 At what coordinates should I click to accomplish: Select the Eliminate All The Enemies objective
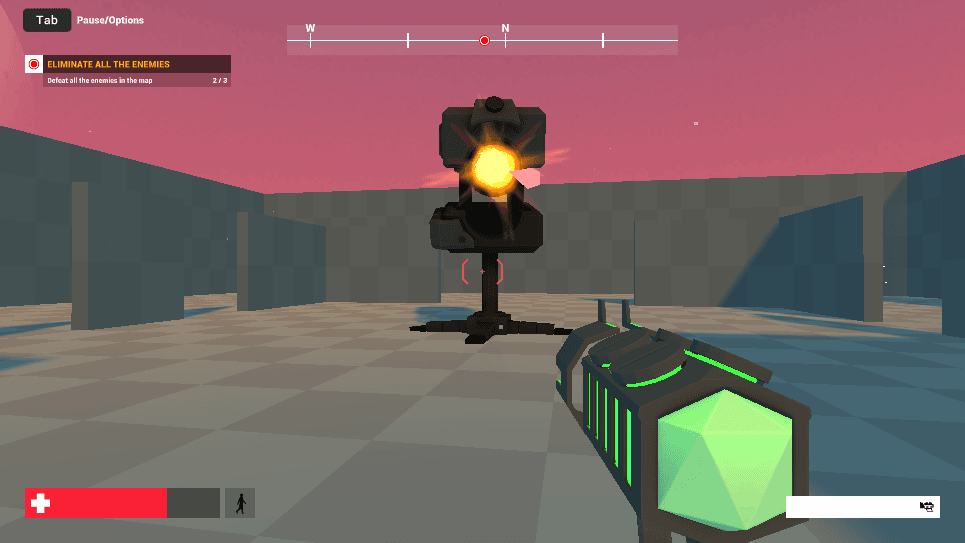point(108,64)
